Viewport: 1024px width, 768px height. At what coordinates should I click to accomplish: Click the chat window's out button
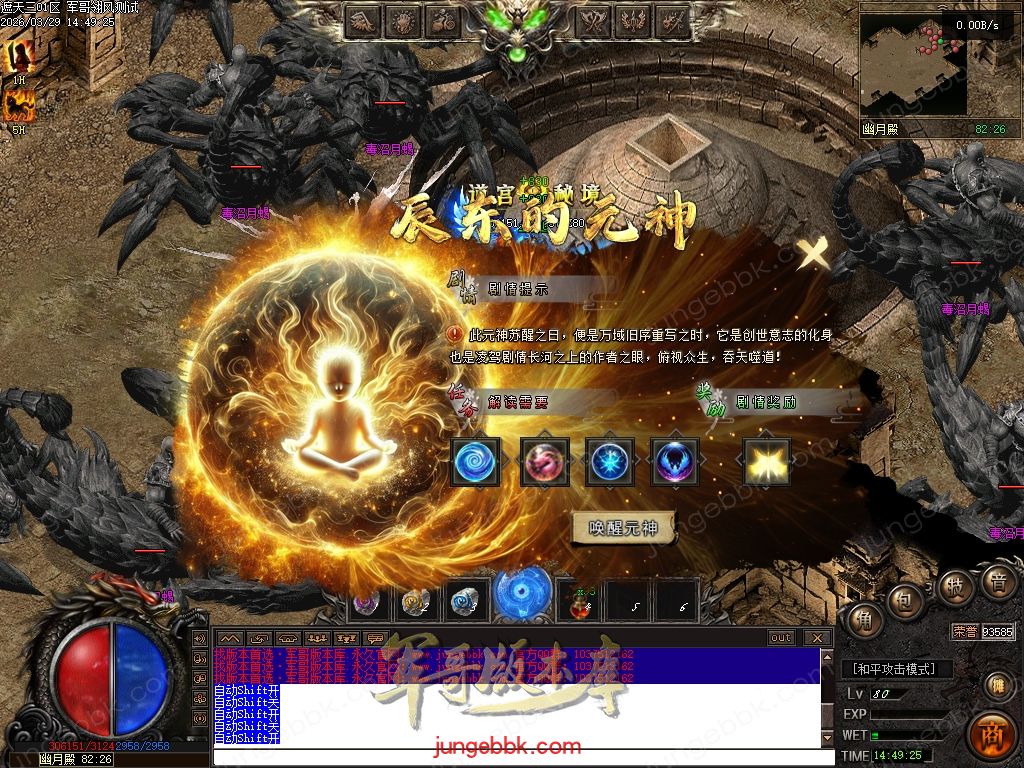tap(781, 638)
